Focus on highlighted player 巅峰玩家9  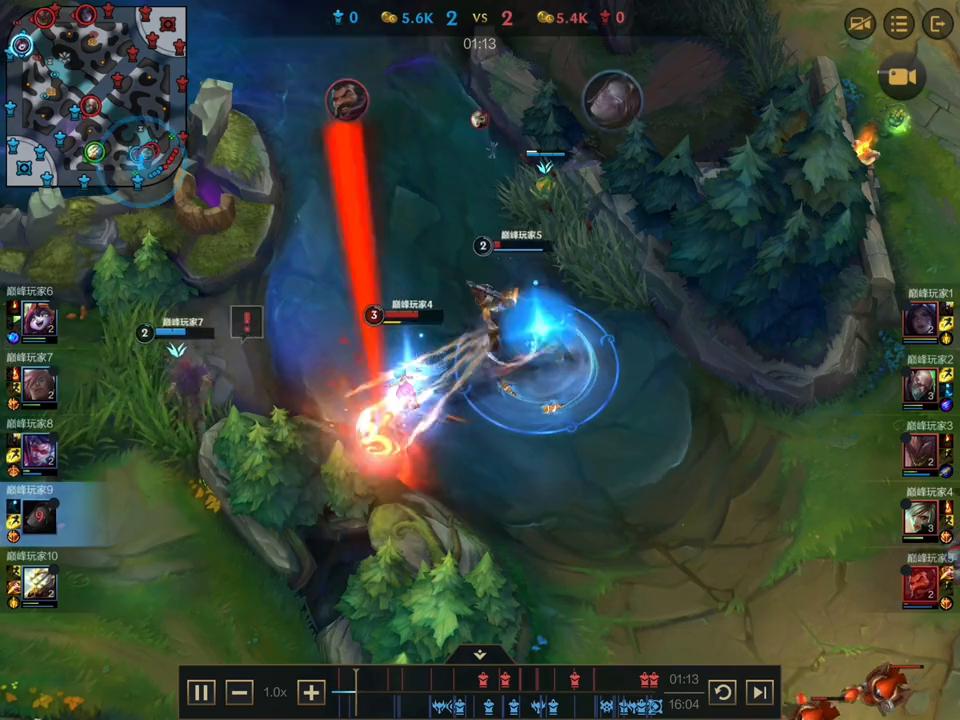click(40, 520)
